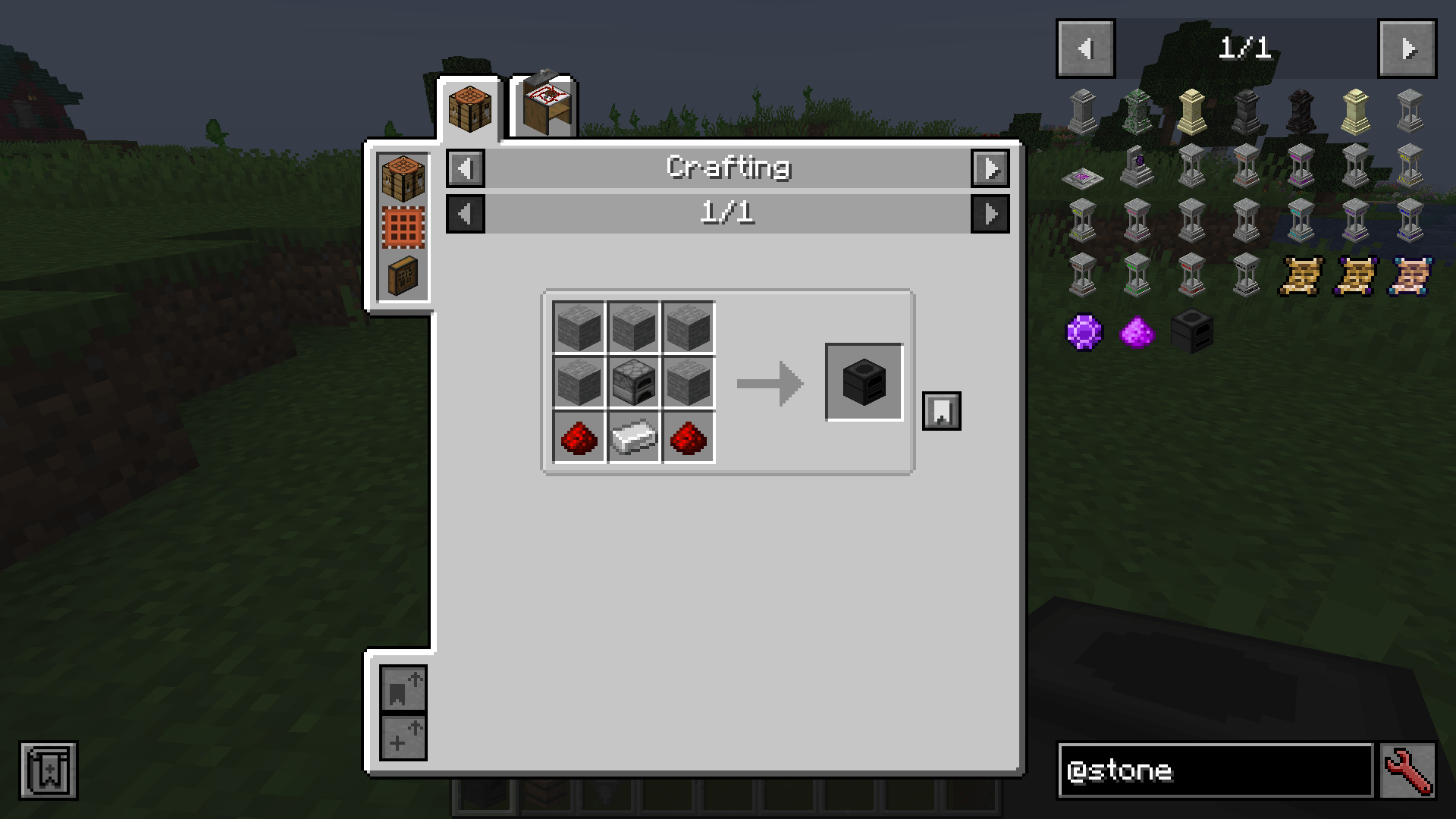
Task: Click the left arrow beside top-right page counter
Action: pos(1084,47)
